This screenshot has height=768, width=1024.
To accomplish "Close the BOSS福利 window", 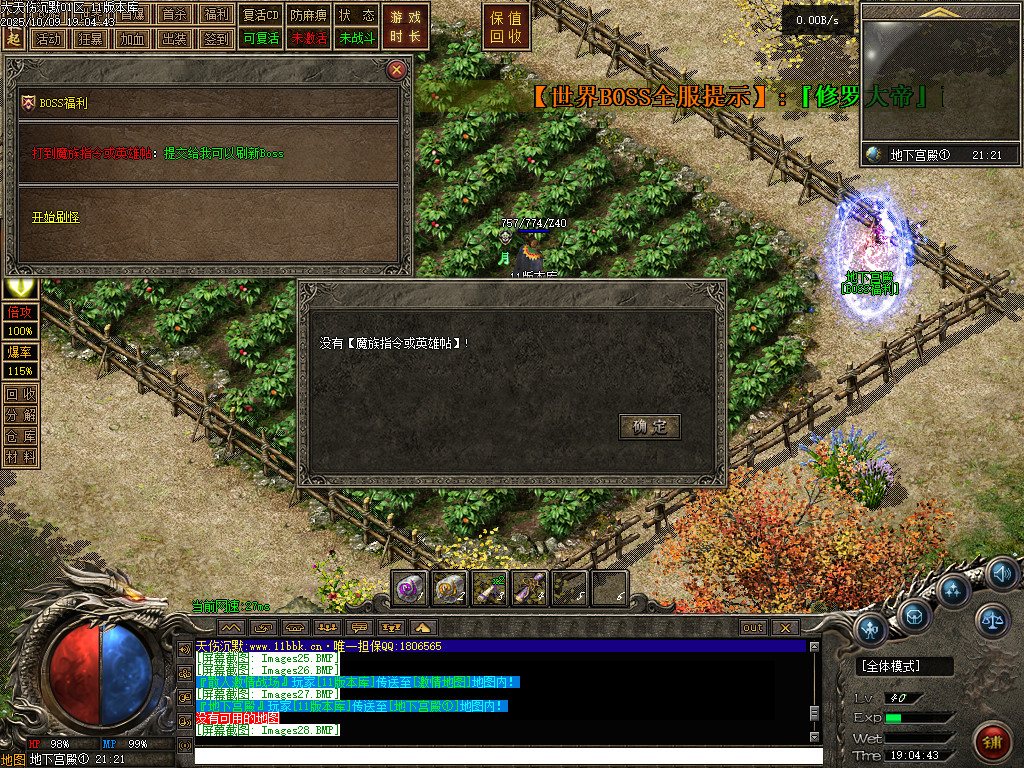I will [x=397, y=69].
